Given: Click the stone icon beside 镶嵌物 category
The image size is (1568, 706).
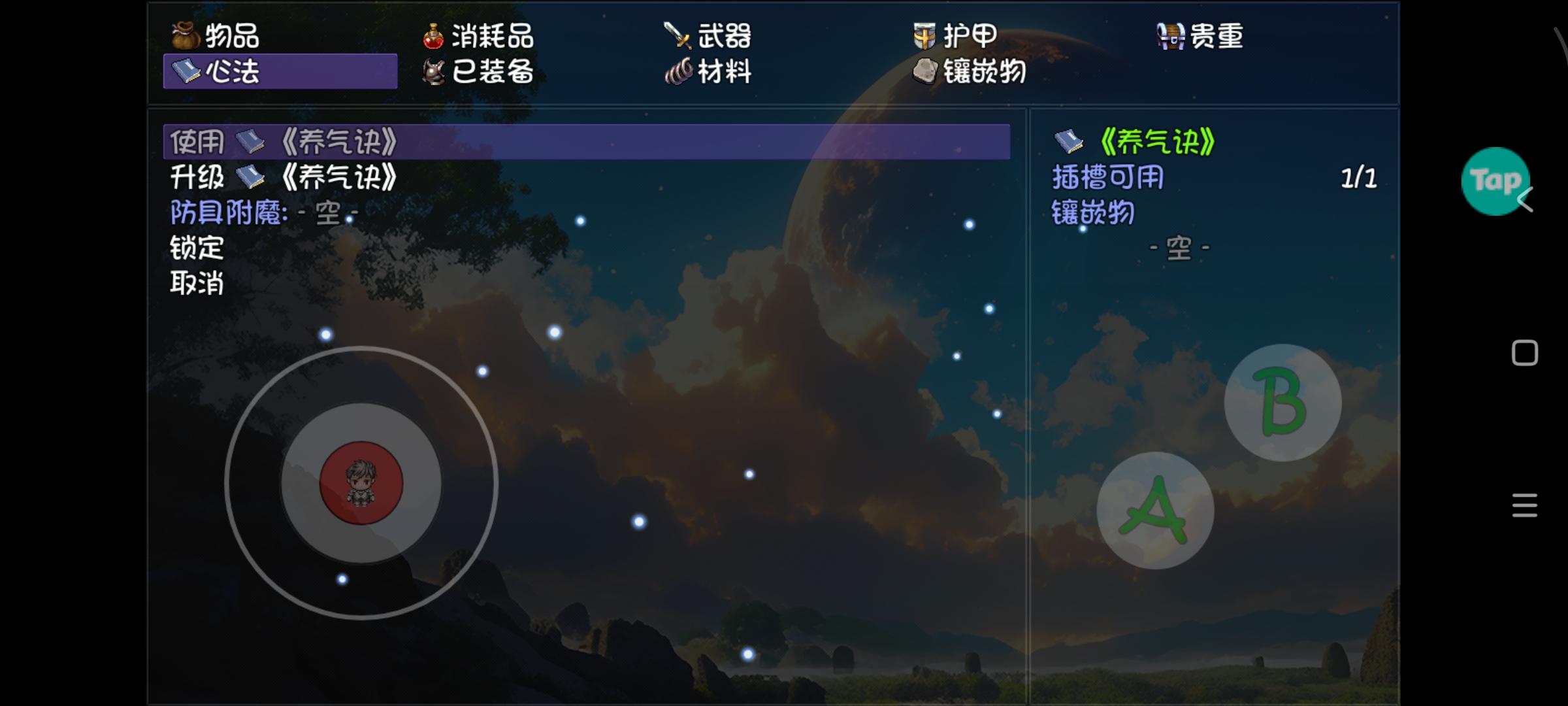Looking at the screenshot, I should coord(924,72).
